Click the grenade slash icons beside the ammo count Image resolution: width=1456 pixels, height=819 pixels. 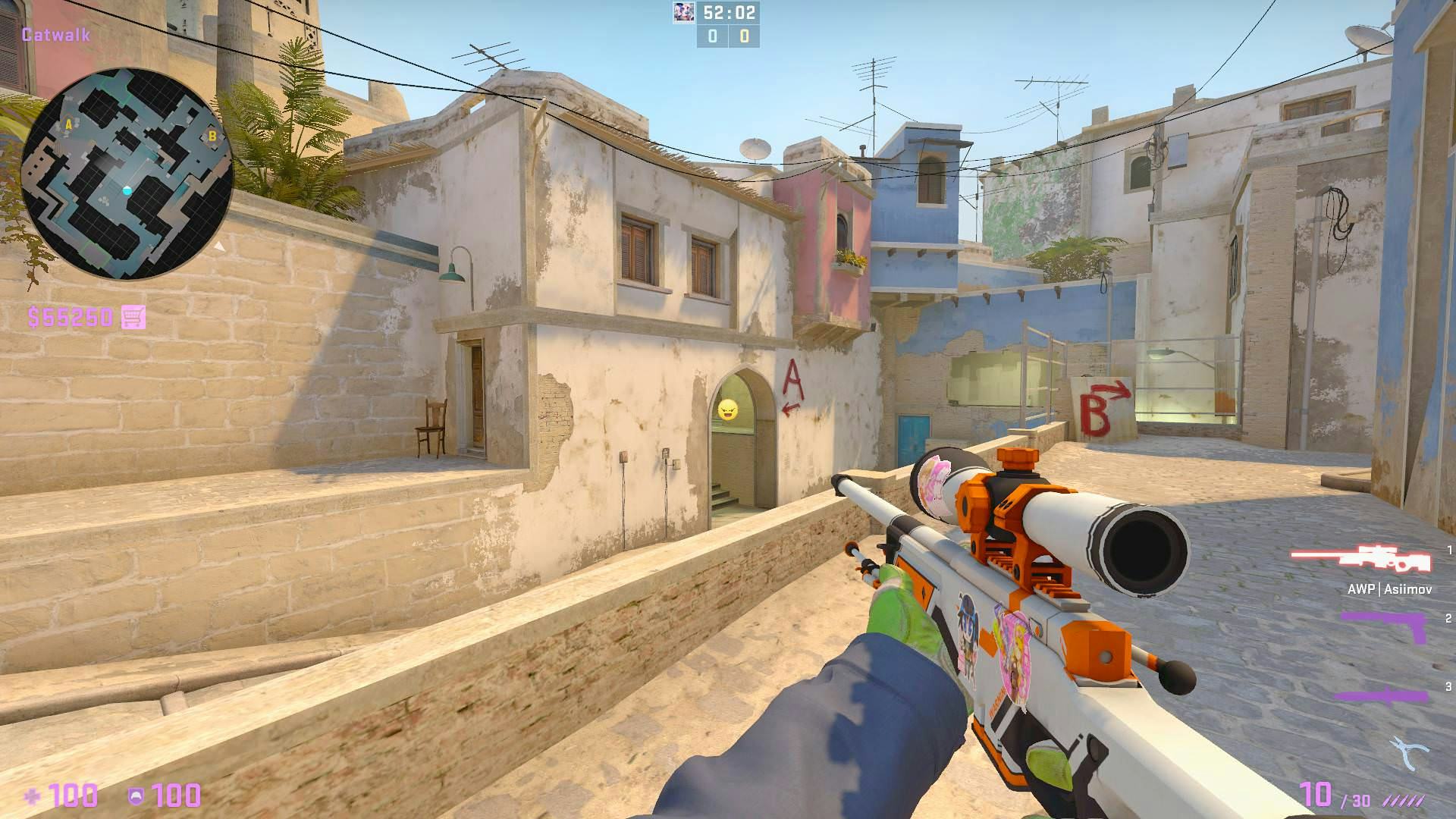click(x=1402, y=799)
